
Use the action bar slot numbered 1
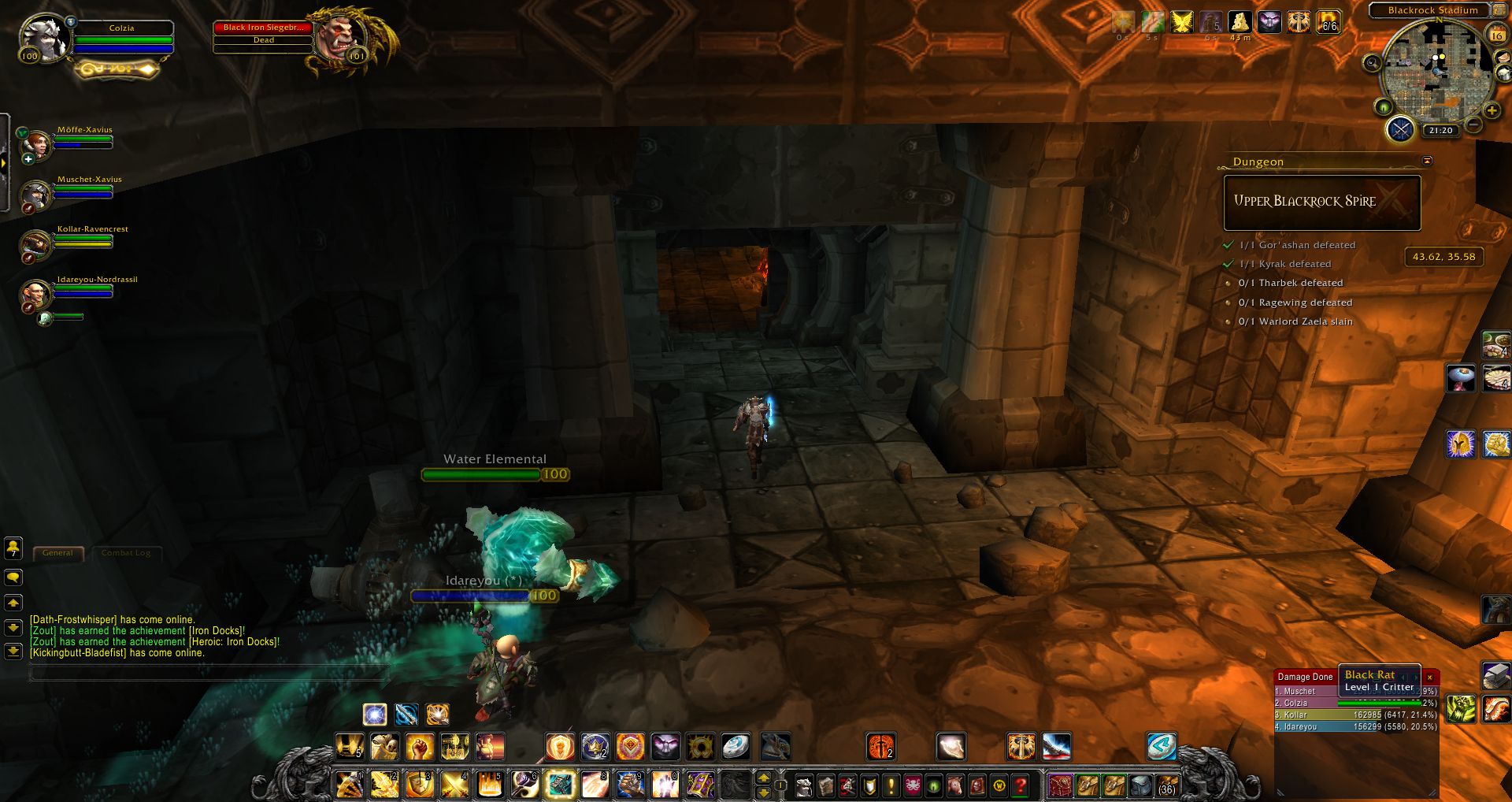coord(349,785)
